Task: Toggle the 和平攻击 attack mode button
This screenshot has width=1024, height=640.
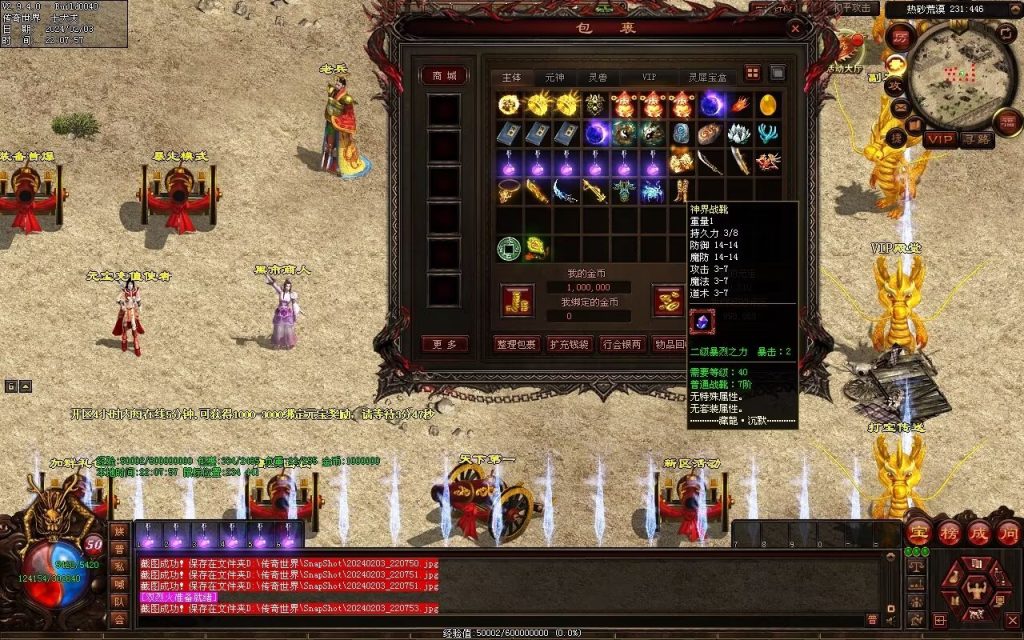Action: pos(854,8)
